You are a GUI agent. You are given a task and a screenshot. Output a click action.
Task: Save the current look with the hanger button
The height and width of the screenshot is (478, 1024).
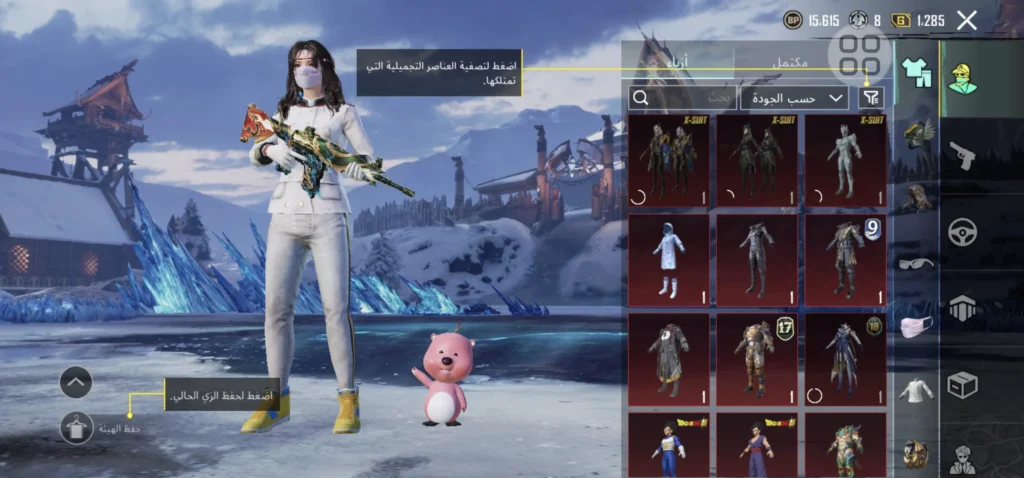pyautogui.click(x=76, y=428)
